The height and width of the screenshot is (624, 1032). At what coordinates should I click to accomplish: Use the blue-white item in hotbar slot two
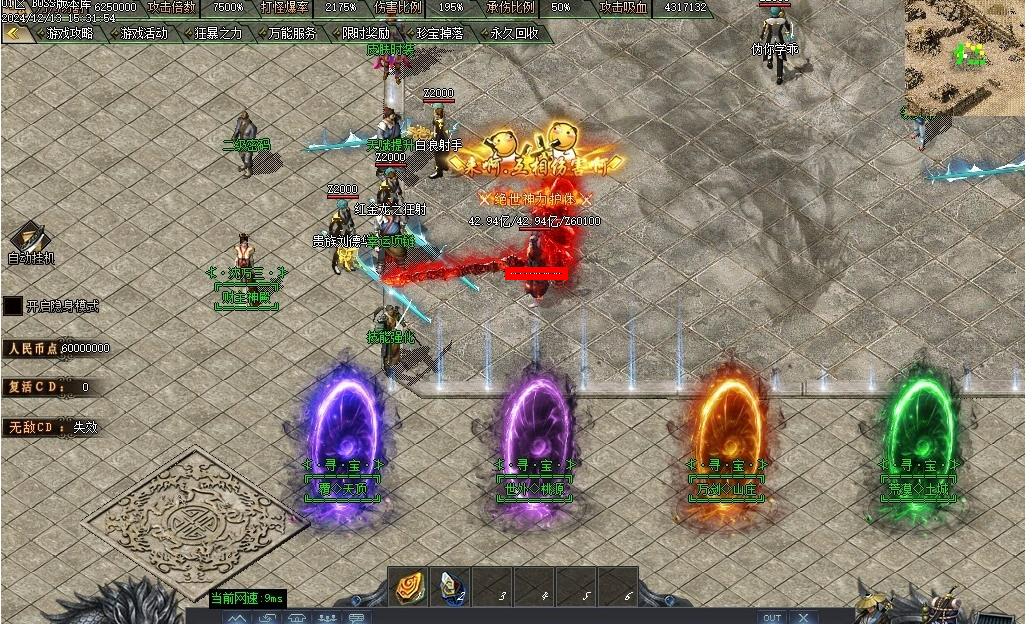(x=450, y=587)
